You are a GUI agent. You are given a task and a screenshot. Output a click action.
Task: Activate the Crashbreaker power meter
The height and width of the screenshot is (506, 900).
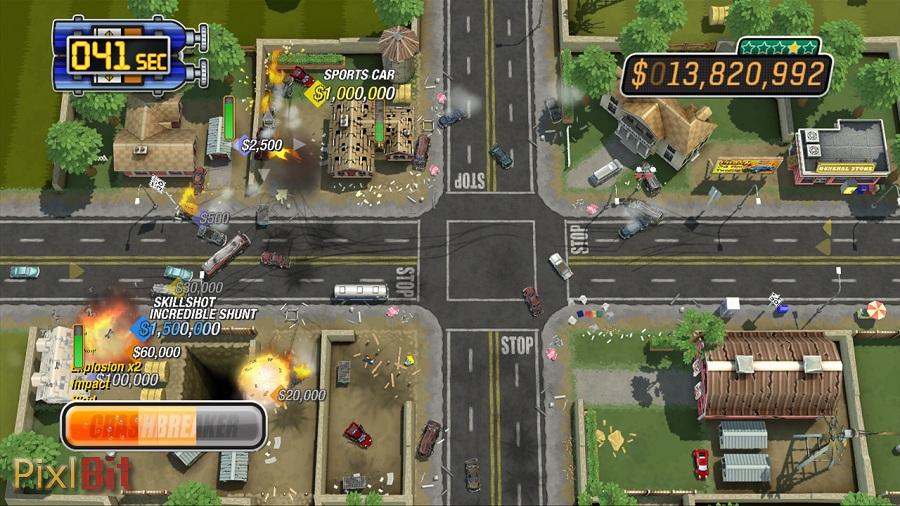click(164, 426)
